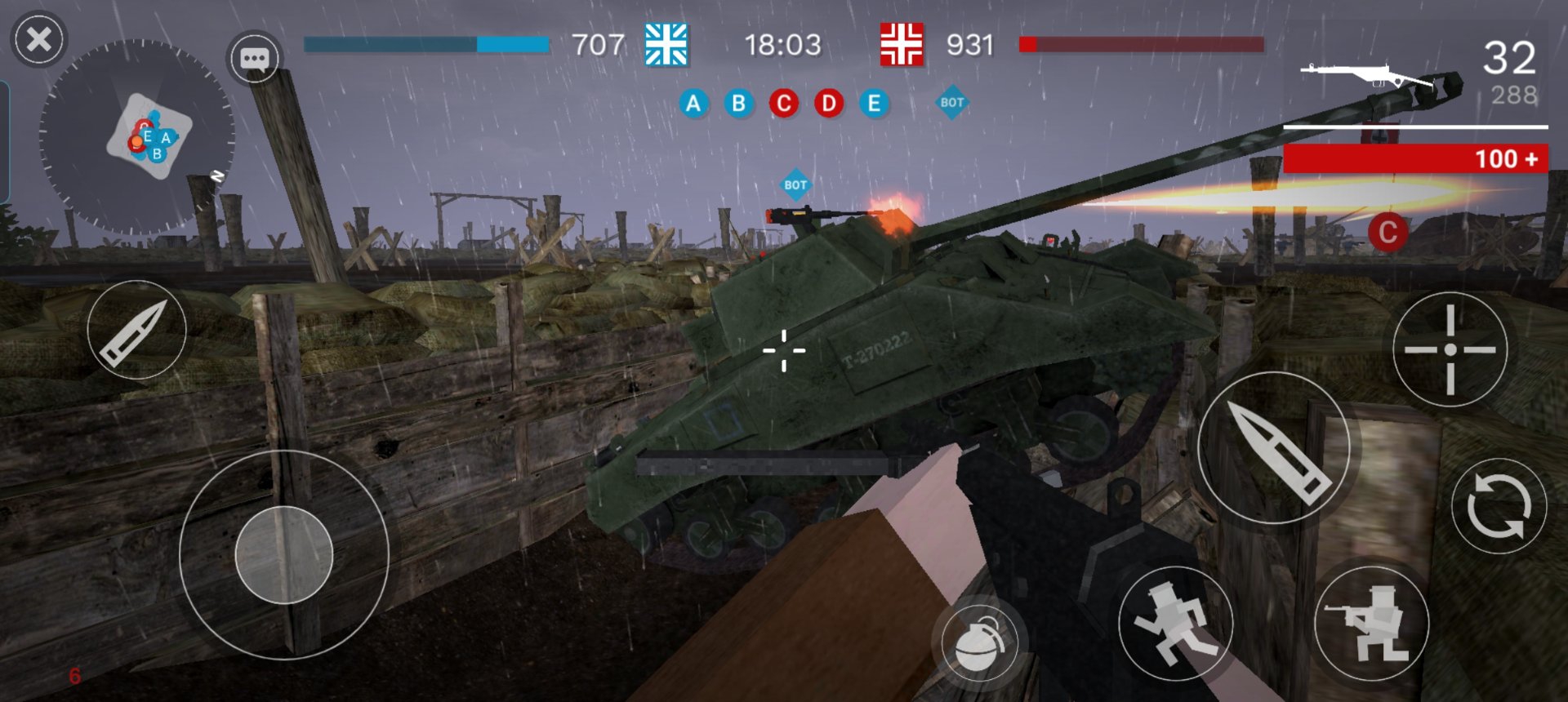
Task: Select red capture point D indicator
Action: pyautogui.click(x=829, y=104)
